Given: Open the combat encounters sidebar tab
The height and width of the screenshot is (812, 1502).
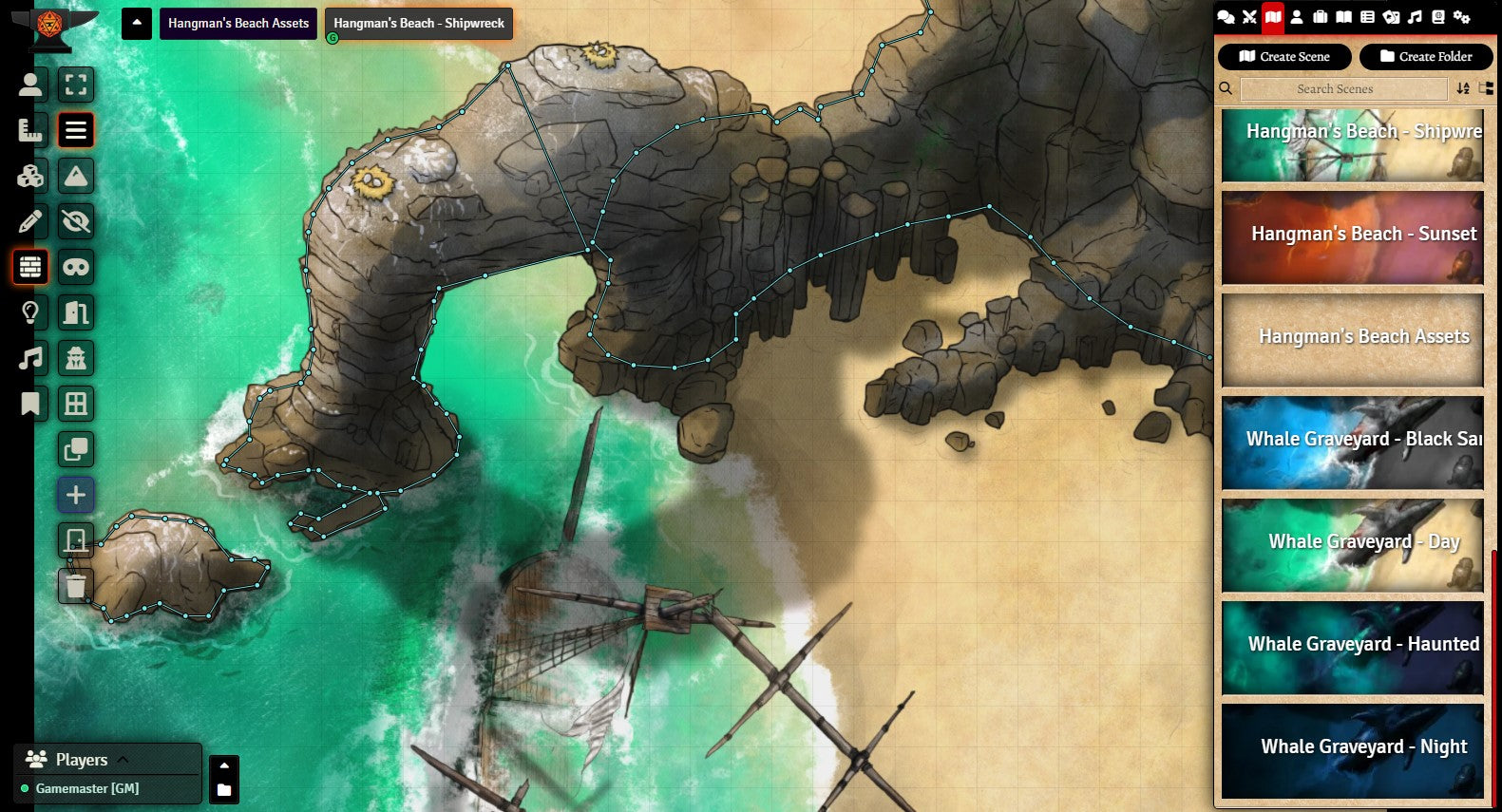Looking at the screenshot, I should point(1249,17).
